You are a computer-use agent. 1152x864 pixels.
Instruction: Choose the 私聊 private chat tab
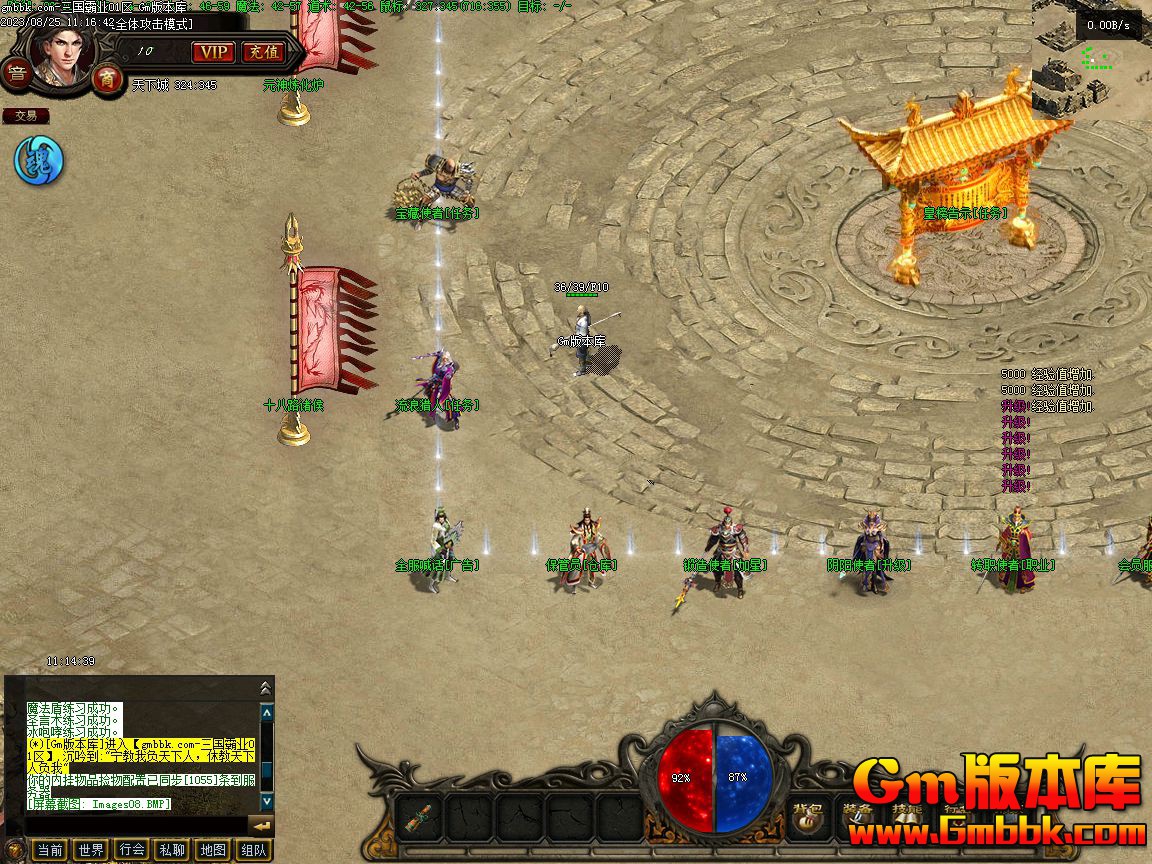[172, 850]
